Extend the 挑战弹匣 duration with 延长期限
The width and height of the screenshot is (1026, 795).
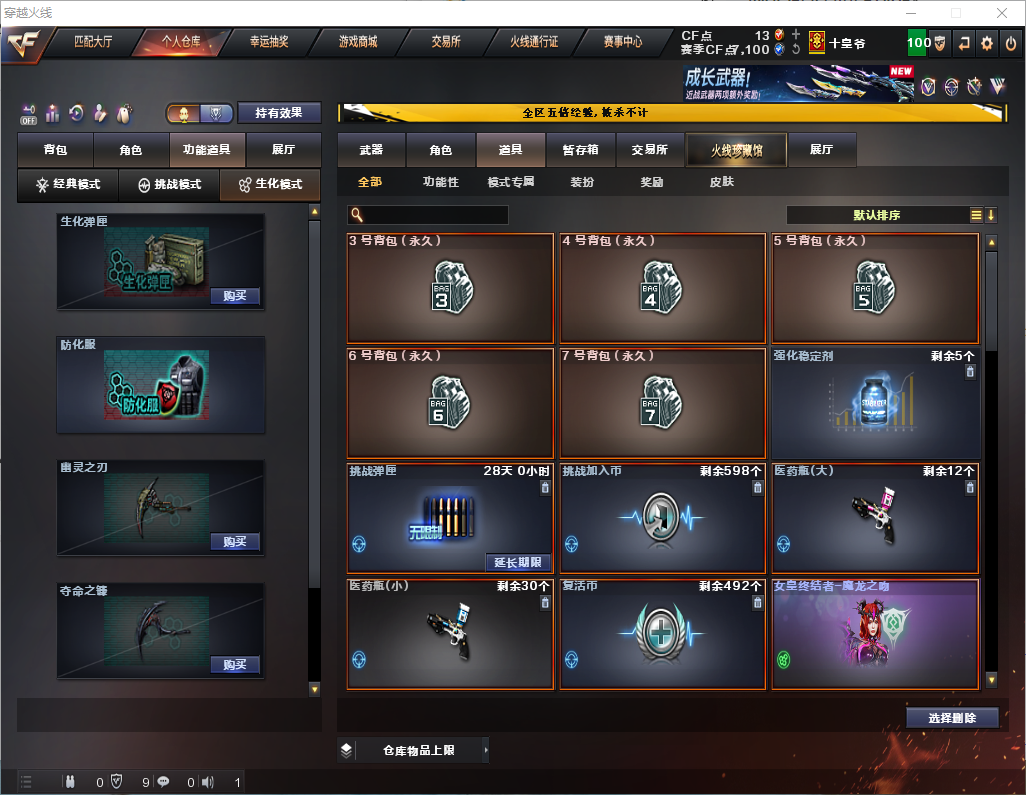[517, 562]
